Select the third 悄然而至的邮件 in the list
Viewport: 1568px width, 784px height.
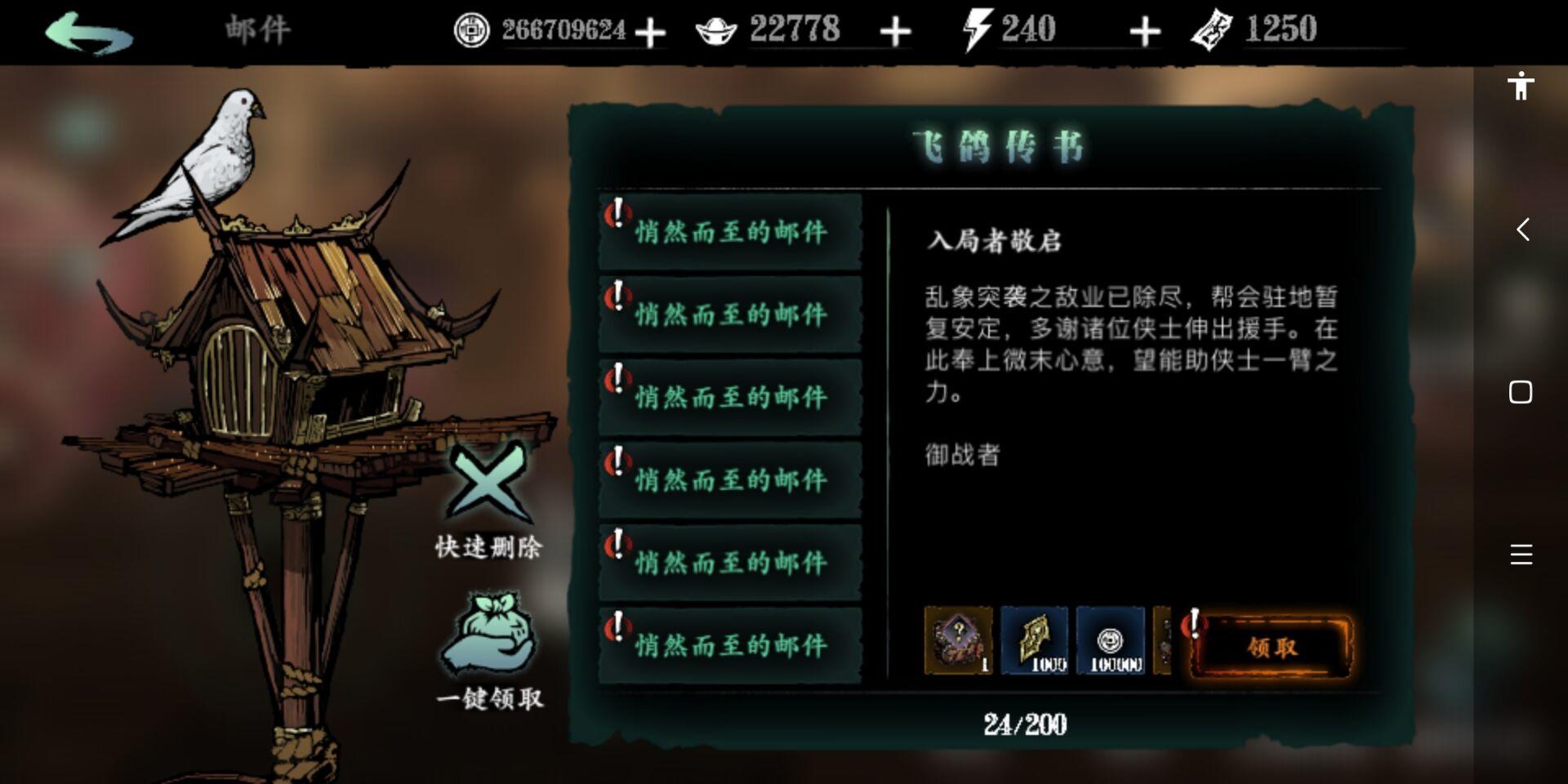(729, 396)
